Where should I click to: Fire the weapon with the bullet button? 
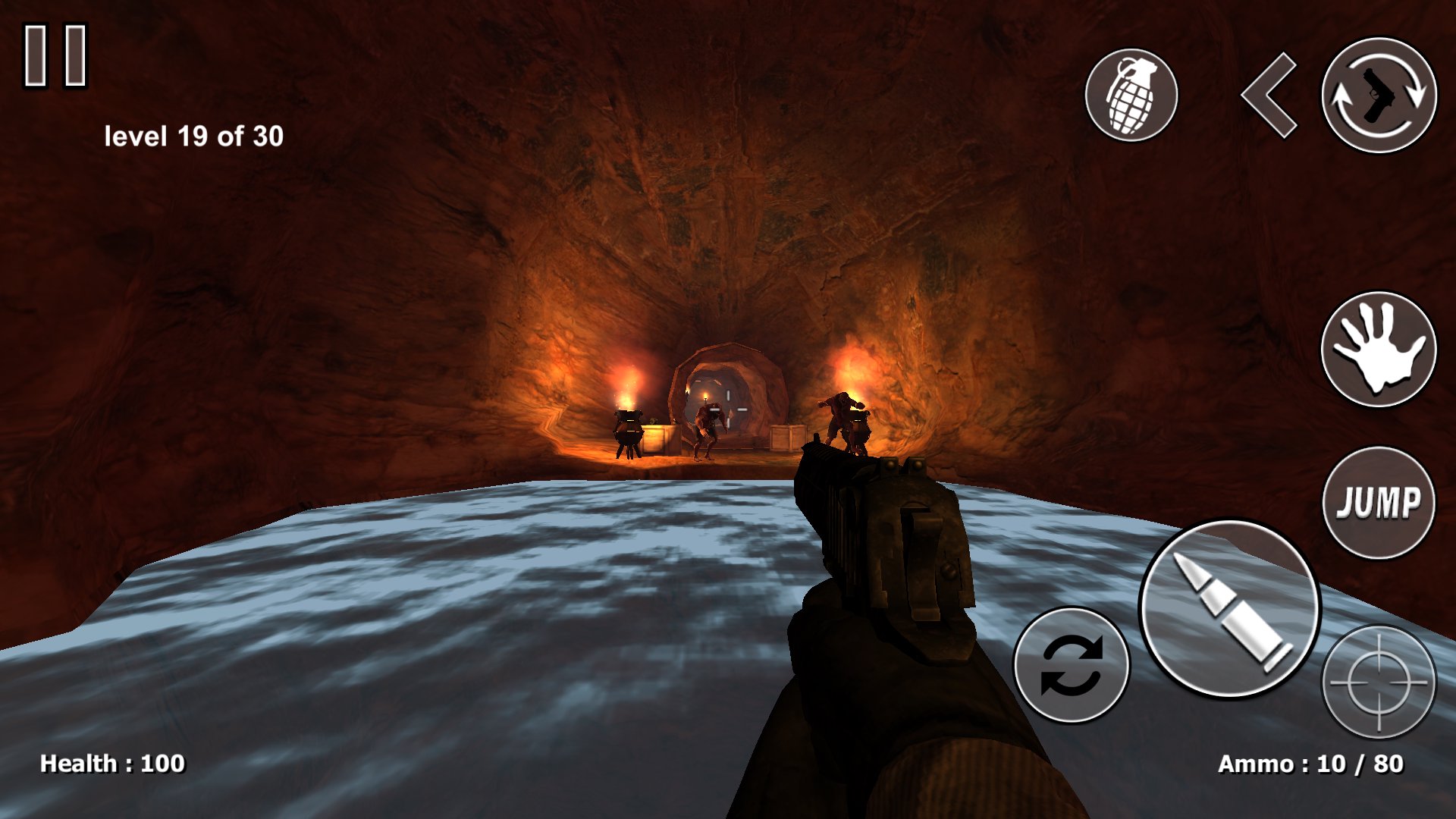1228,608
